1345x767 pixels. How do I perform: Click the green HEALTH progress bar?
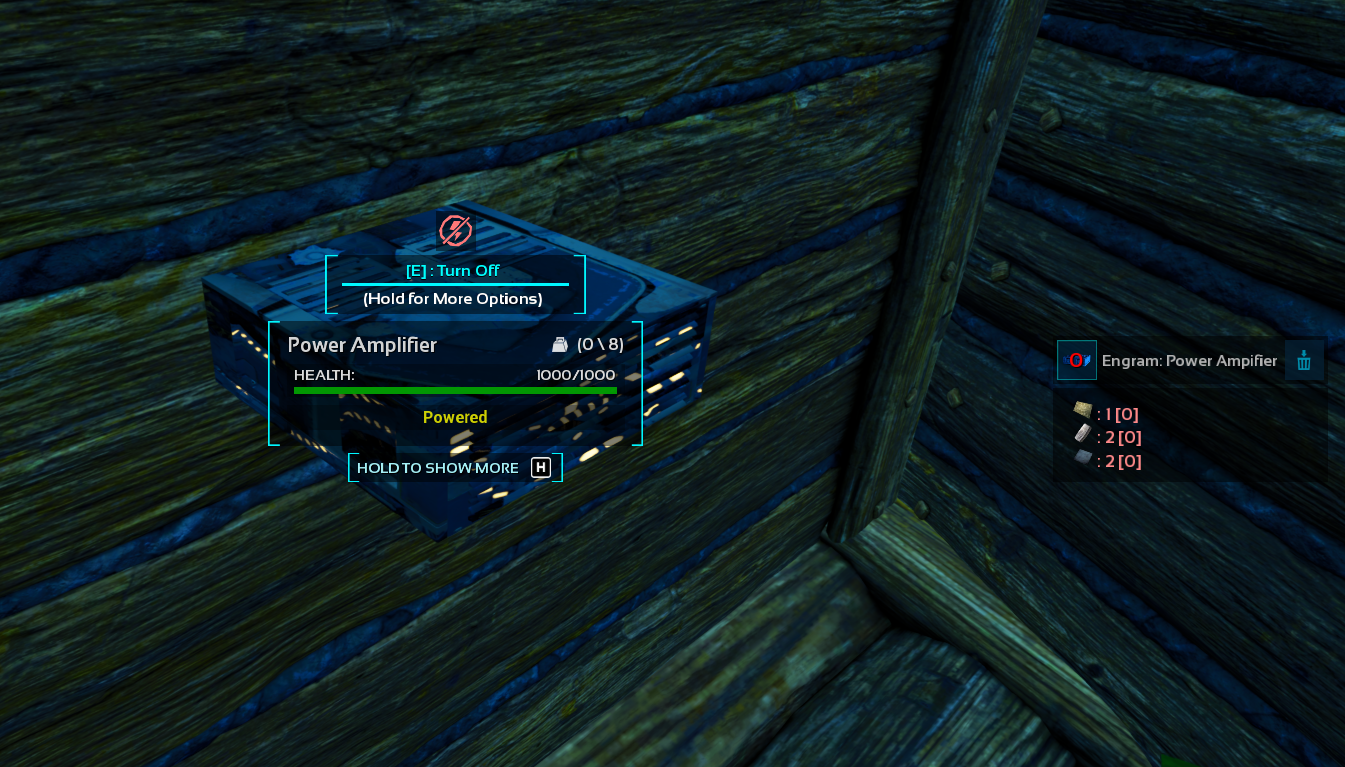click(455, 390)
